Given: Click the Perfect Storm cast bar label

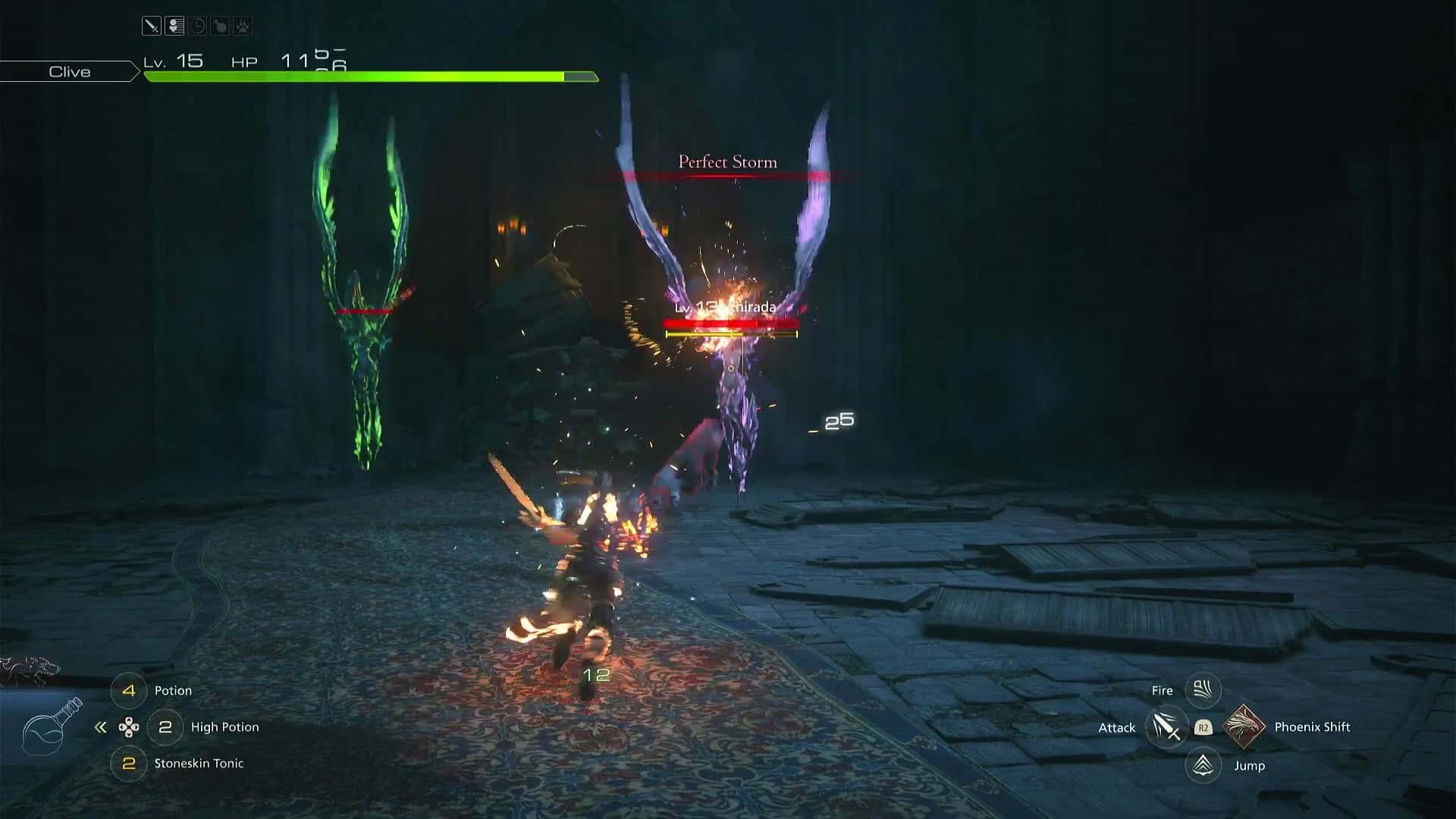Looking at the screenshot, I should pyautogui.click(x=726, y=162).
